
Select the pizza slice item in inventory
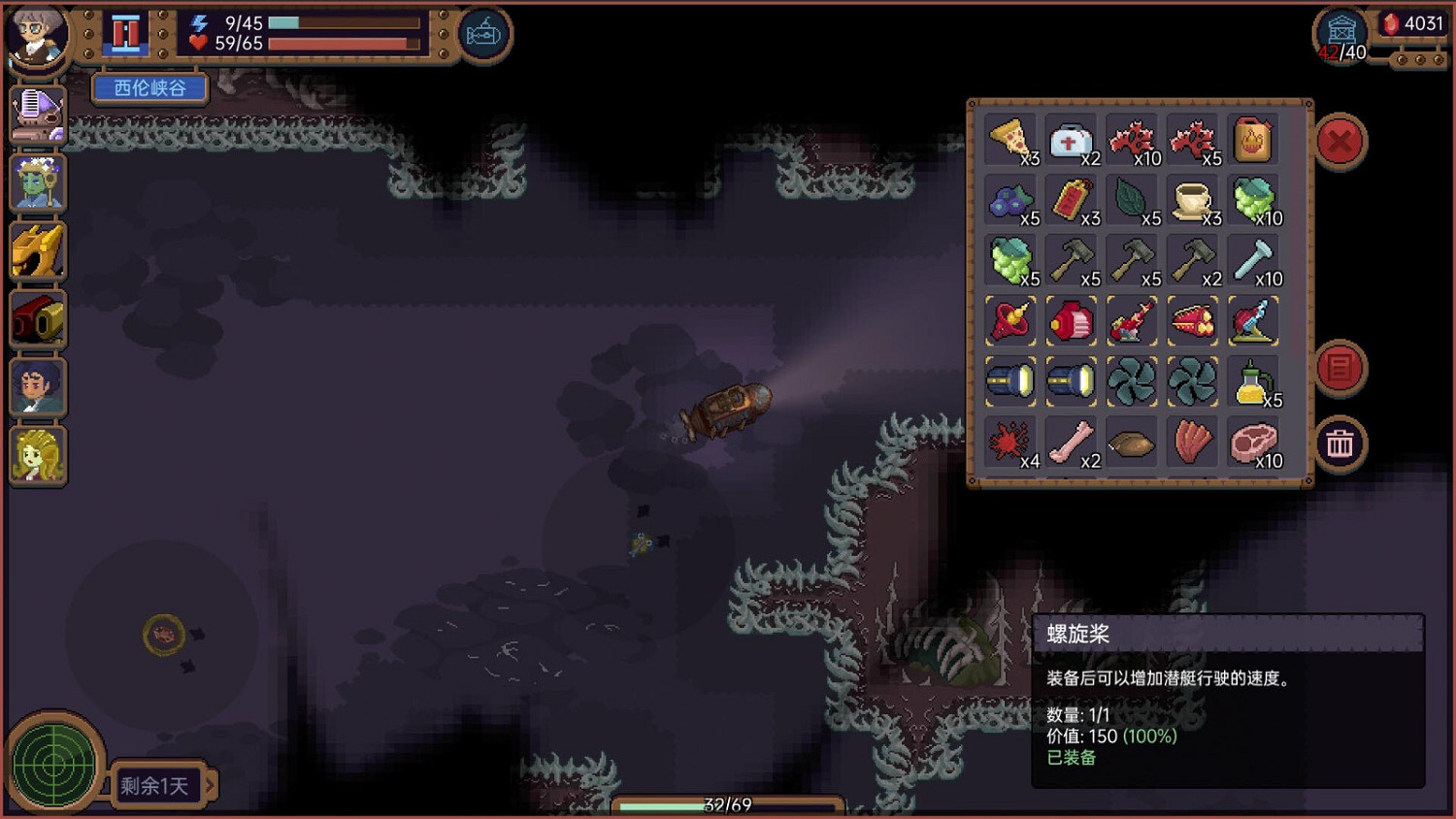pyautogui.click(x=1010, y=141)
